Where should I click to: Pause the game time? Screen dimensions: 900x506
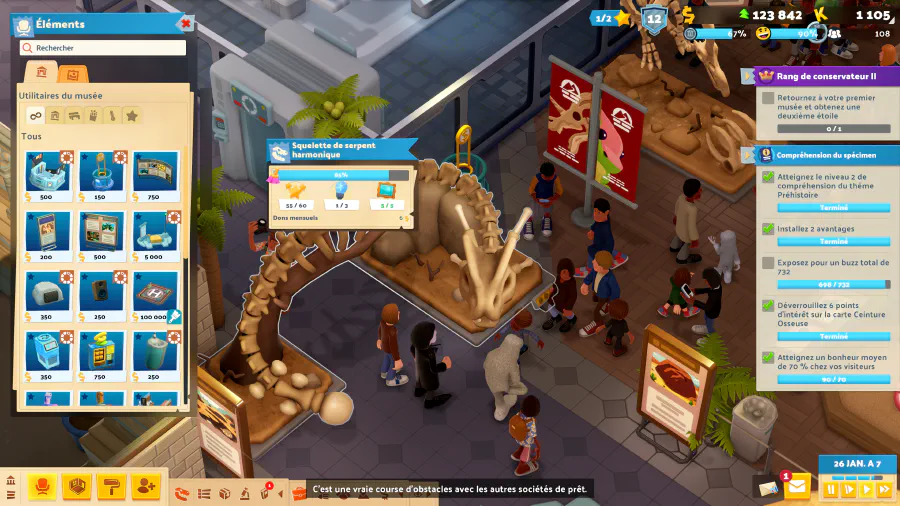[x=831, y=490]
